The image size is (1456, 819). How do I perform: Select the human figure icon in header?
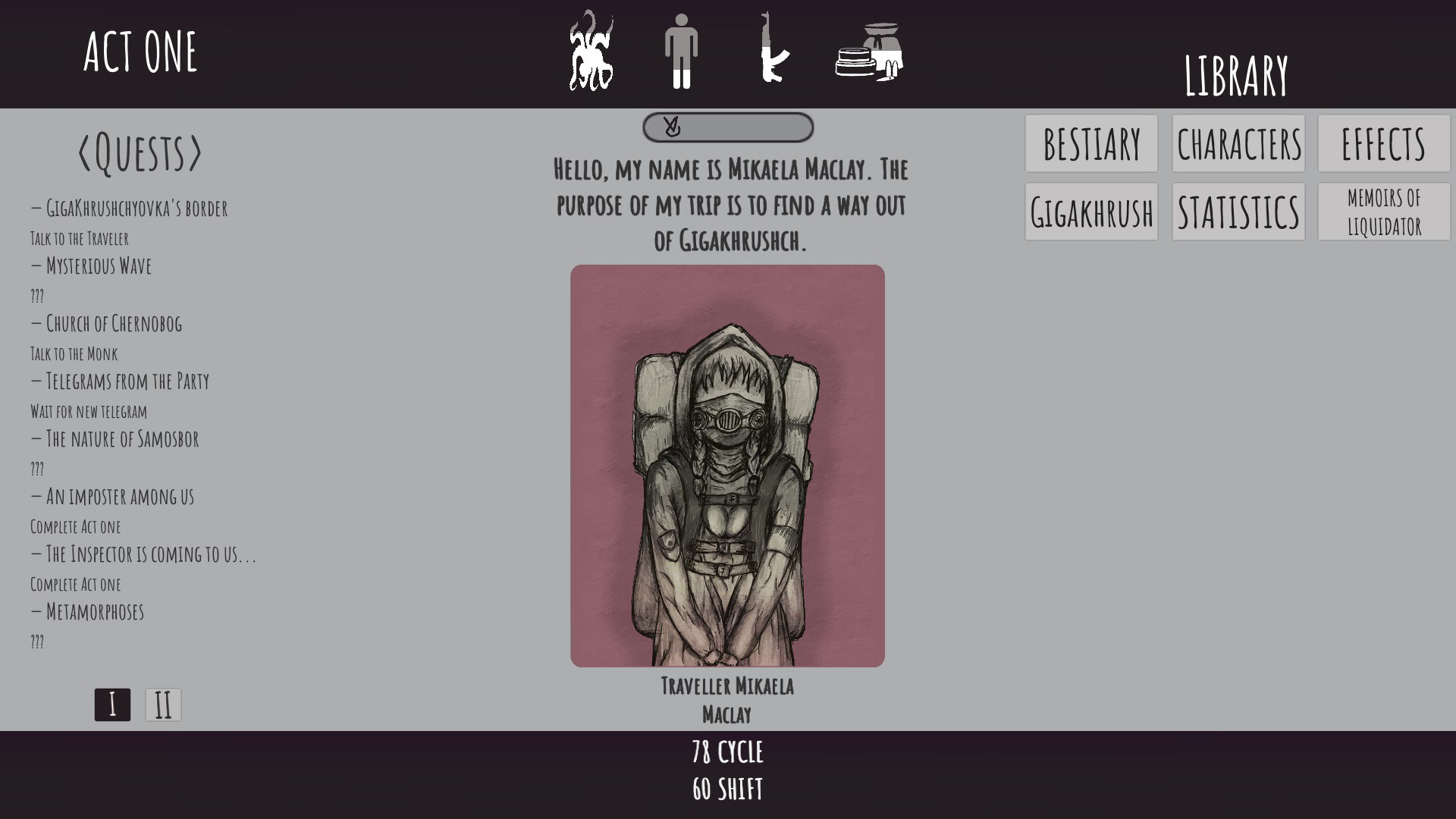[682, 52]
